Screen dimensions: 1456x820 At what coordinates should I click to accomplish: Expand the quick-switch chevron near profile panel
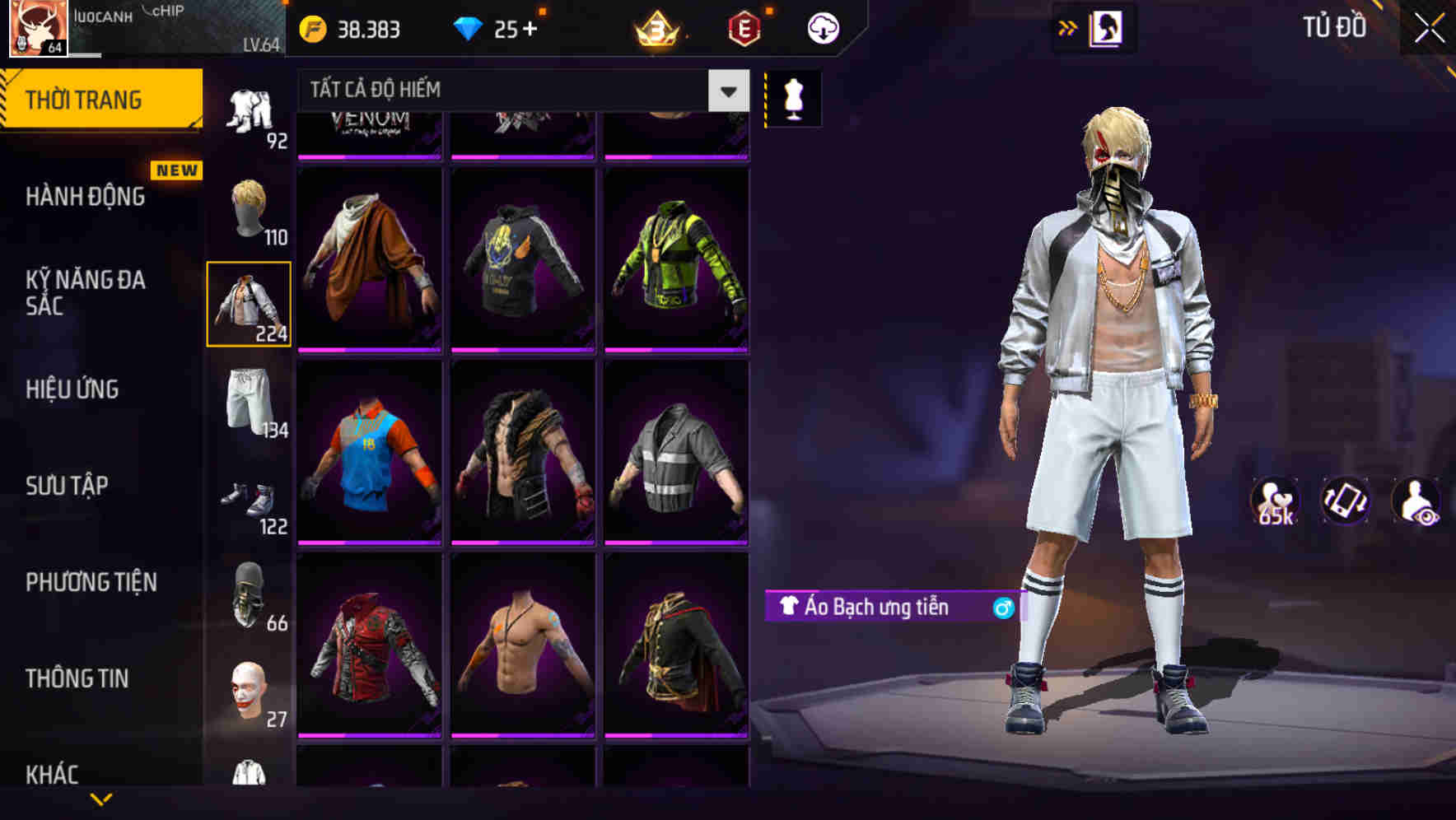click(x=1069, y=26)
